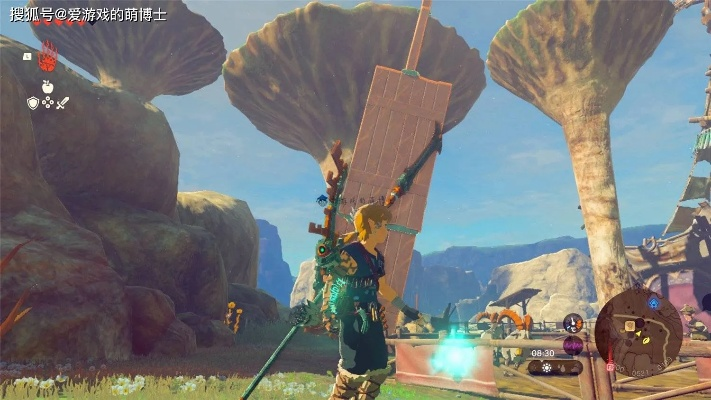Choose the shield quick-select icon

click(x=32, y=102)
